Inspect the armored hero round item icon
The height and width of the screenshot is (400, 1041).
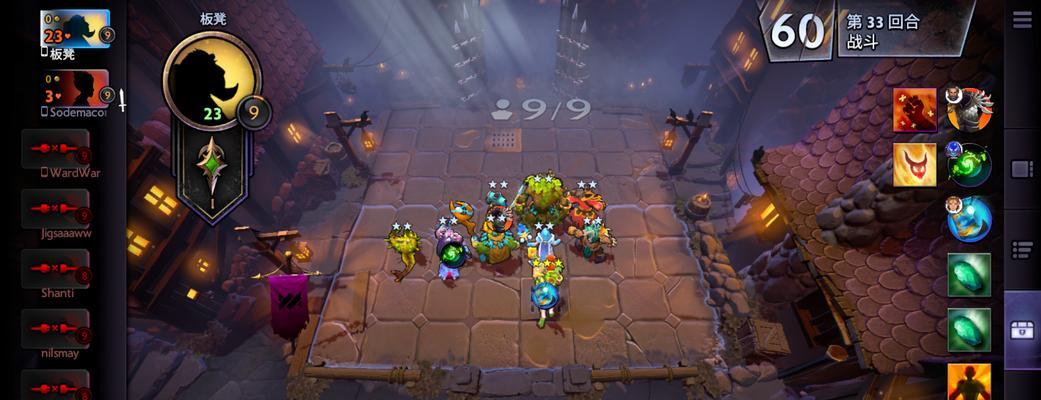(968, 110)
